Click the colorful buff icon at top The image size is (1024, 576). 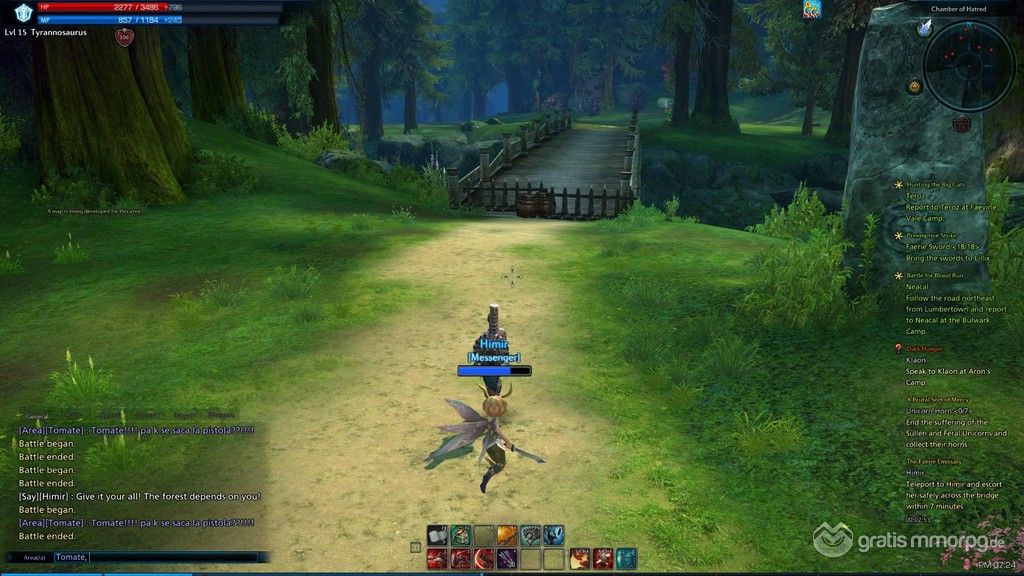point(811,10)
